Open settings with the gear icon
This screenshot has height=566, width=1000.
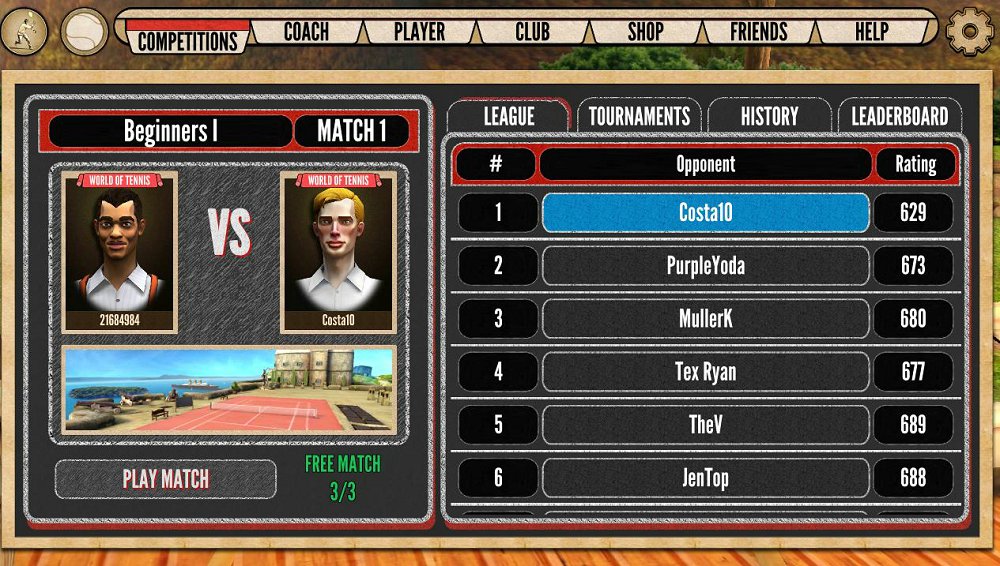pyautogui.click(x=969, y=32)
